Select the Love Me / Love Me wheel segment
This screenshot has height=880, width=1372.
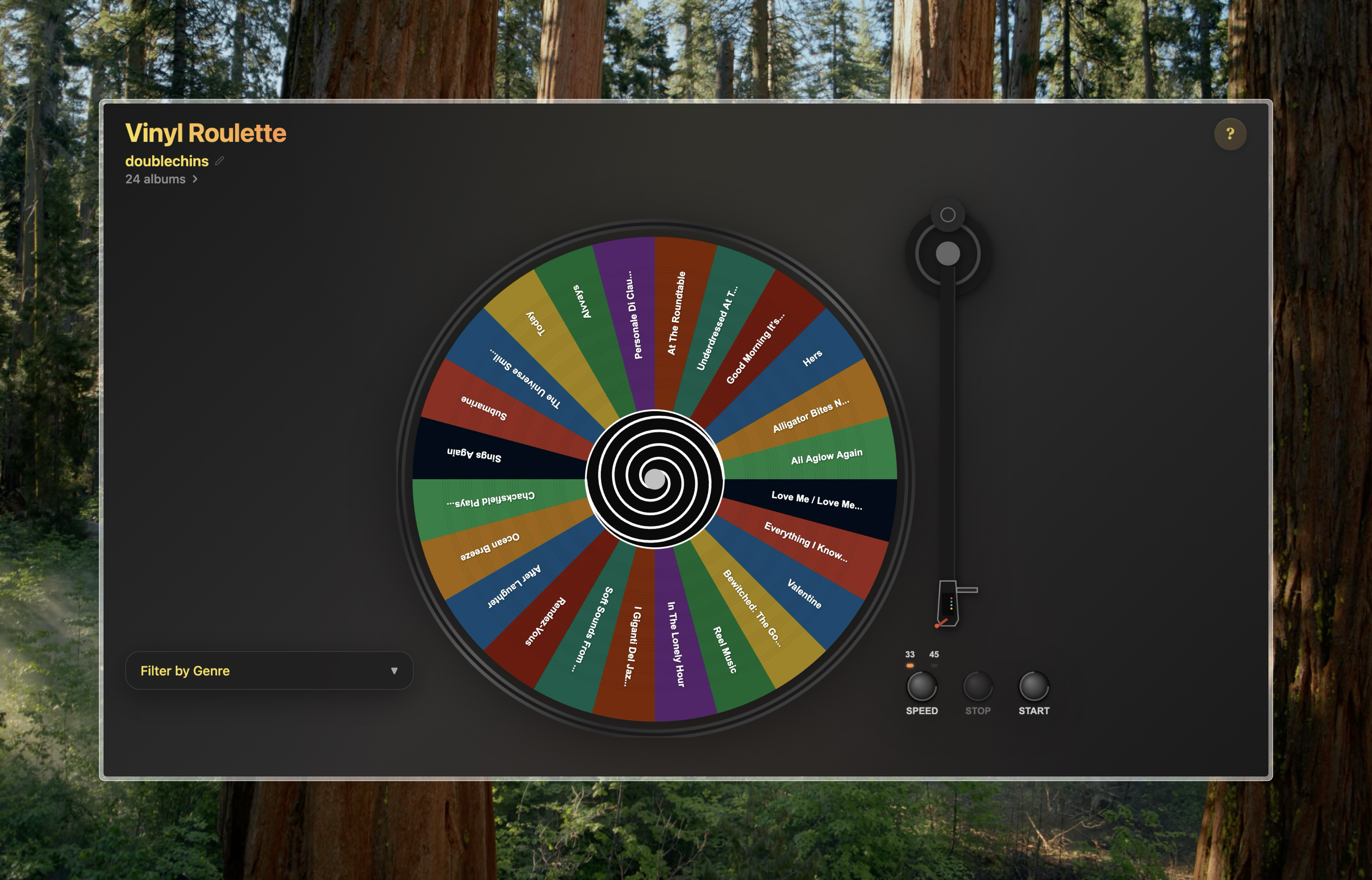point(816,501)
